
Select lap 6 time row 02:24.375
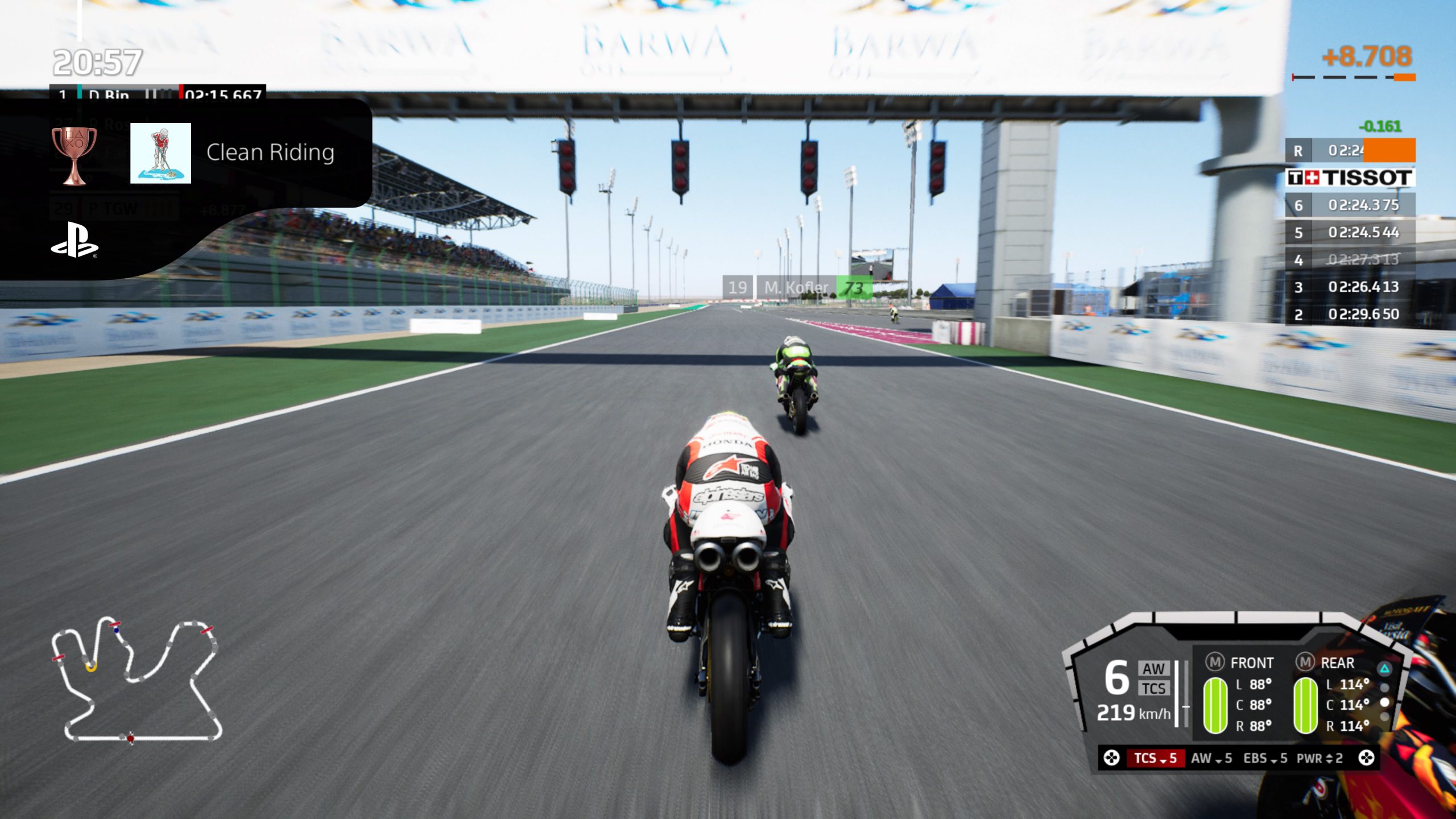(1350, 205)
